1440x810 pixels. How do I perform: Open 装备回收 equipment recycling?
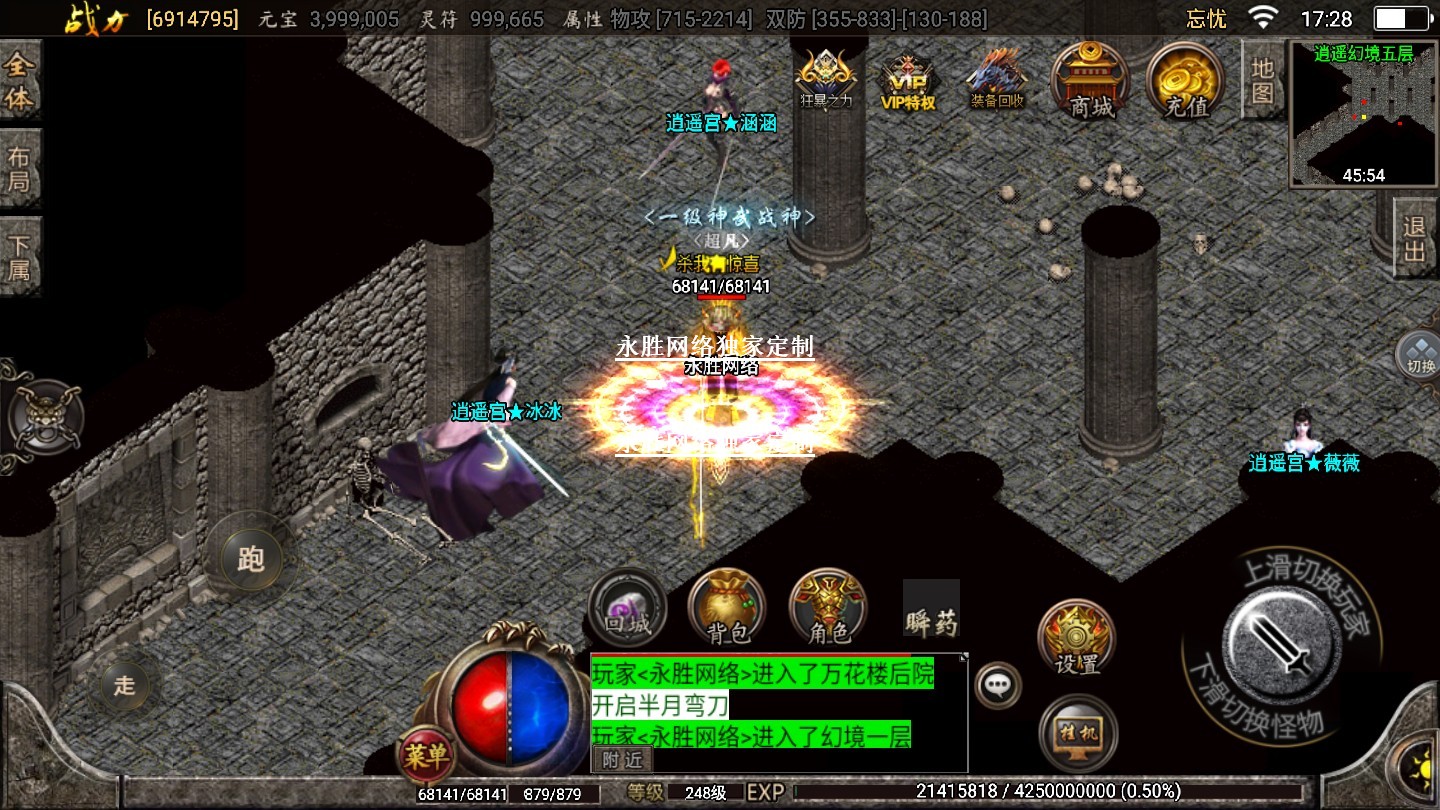(x=997, y=80)
